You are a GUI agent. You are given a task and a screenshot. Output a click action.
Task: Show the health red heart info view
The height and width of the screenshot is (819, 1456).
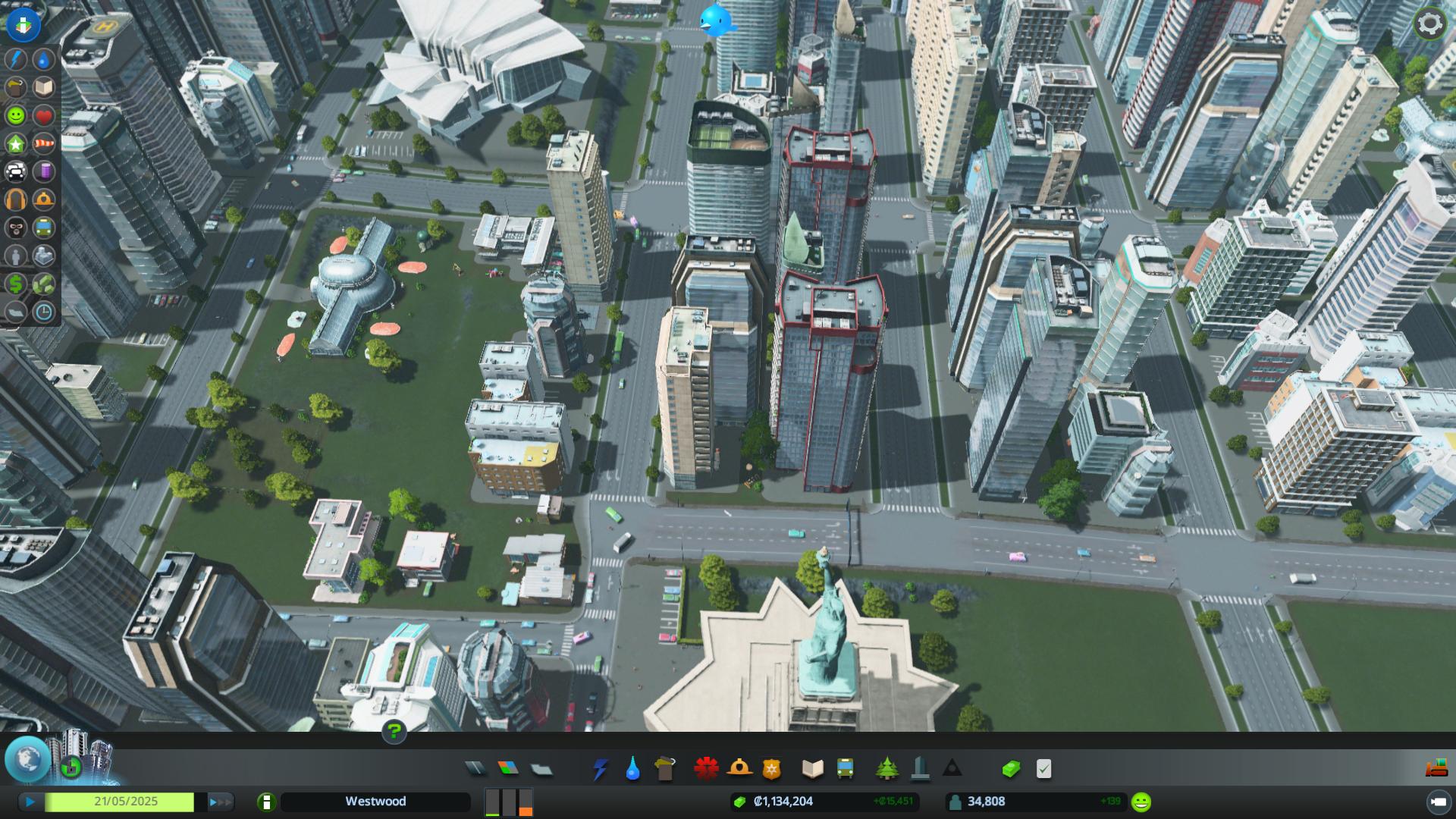click(44, 115)
